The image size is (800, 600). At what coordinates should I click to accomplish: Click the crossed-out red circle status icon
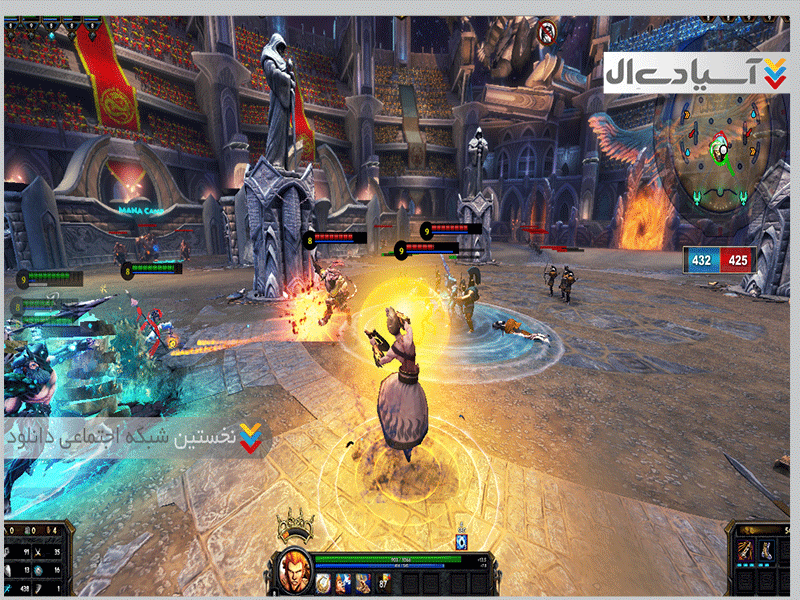click(547, 33)
